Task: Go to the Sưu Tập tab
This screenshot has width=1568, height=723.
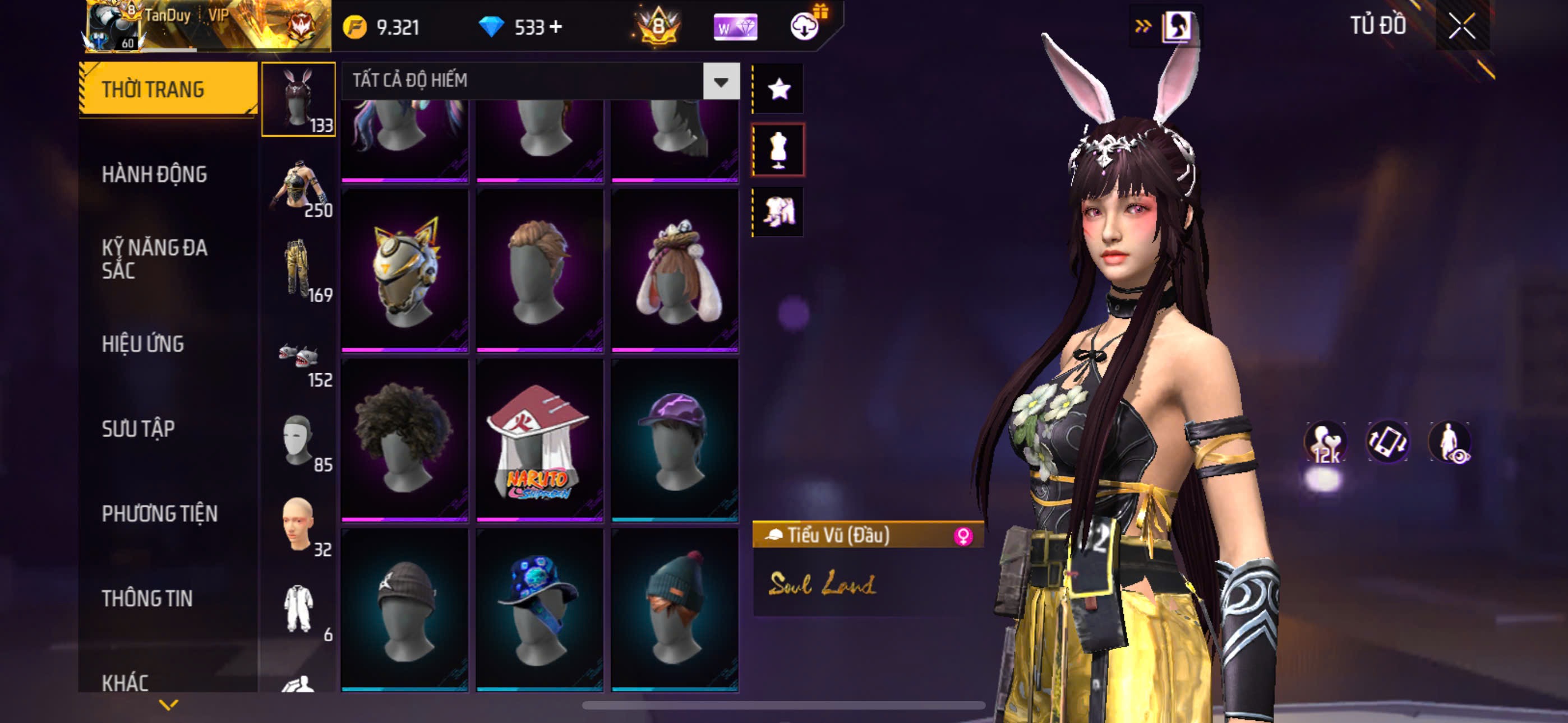Action: (x=138, y=429)
